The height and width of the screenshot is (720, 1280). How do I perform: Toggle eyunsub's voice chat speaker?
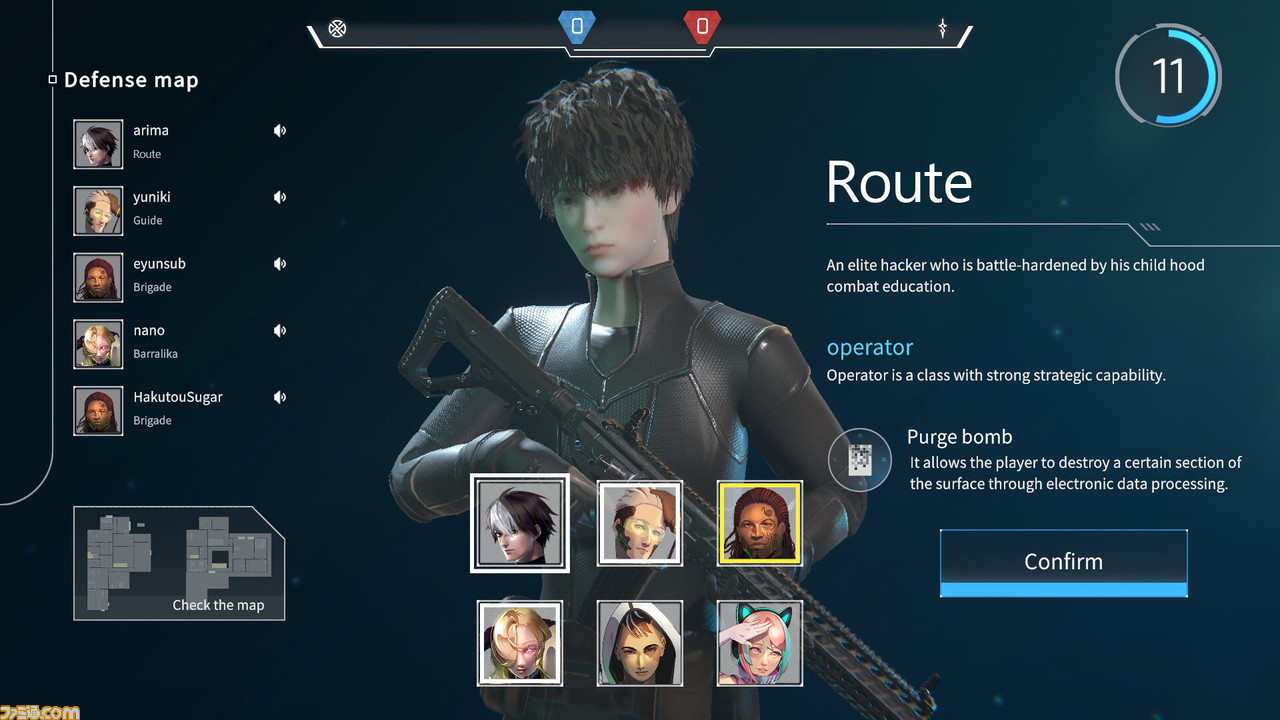pos(280,264)
